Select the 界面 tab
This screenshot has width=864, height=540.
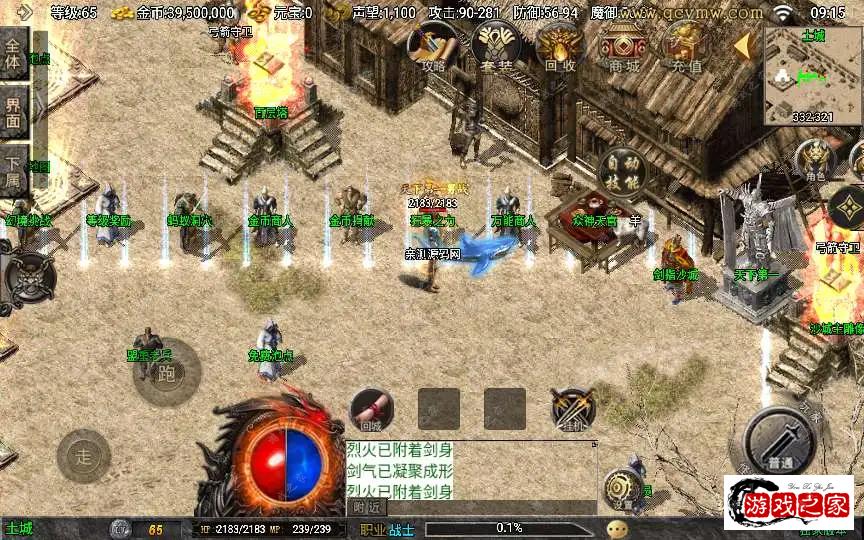[x=13, y=111]
